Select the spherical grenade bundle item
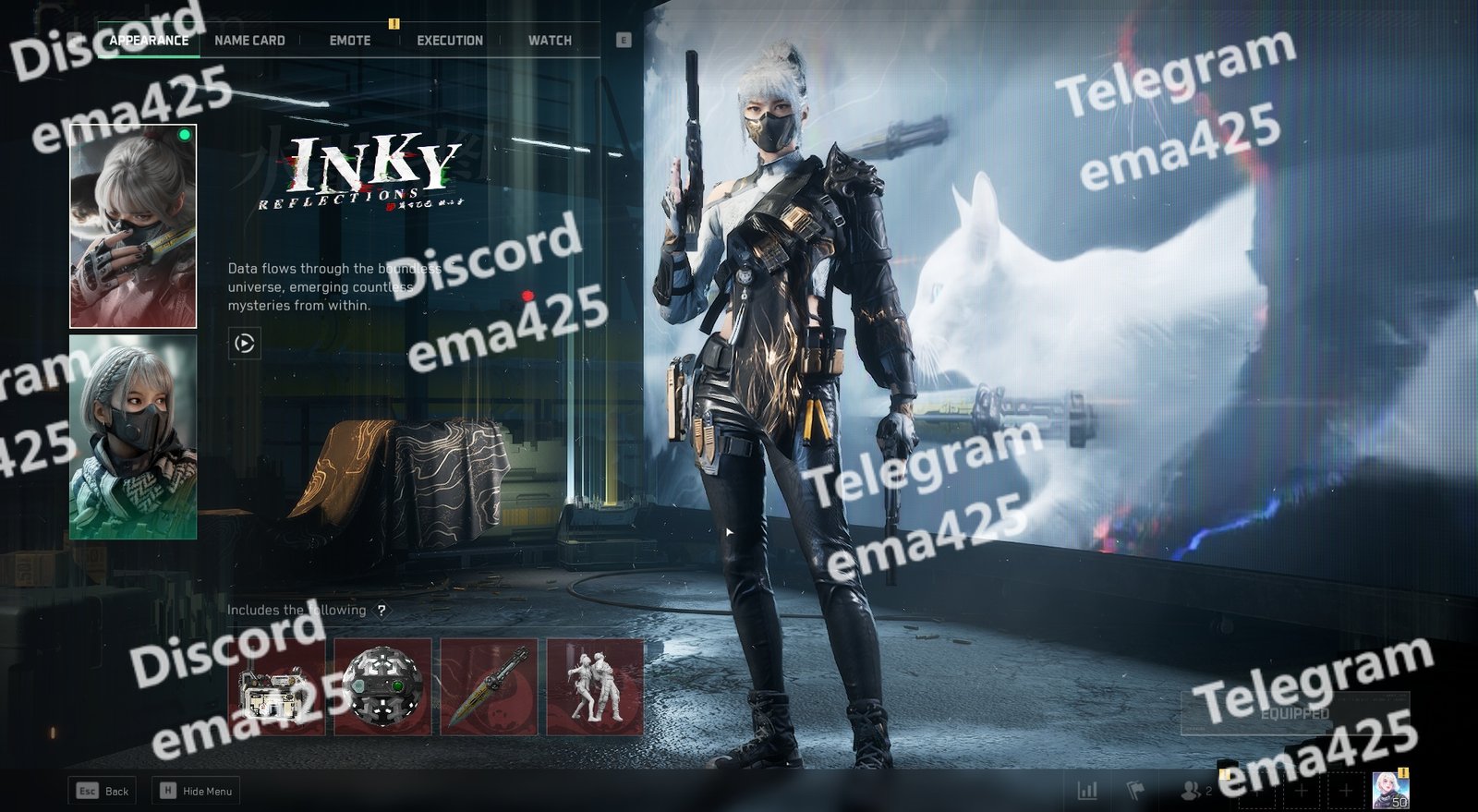Viewport: 1478px width, 812px height. pyautogui.click(x=382, y=686)
